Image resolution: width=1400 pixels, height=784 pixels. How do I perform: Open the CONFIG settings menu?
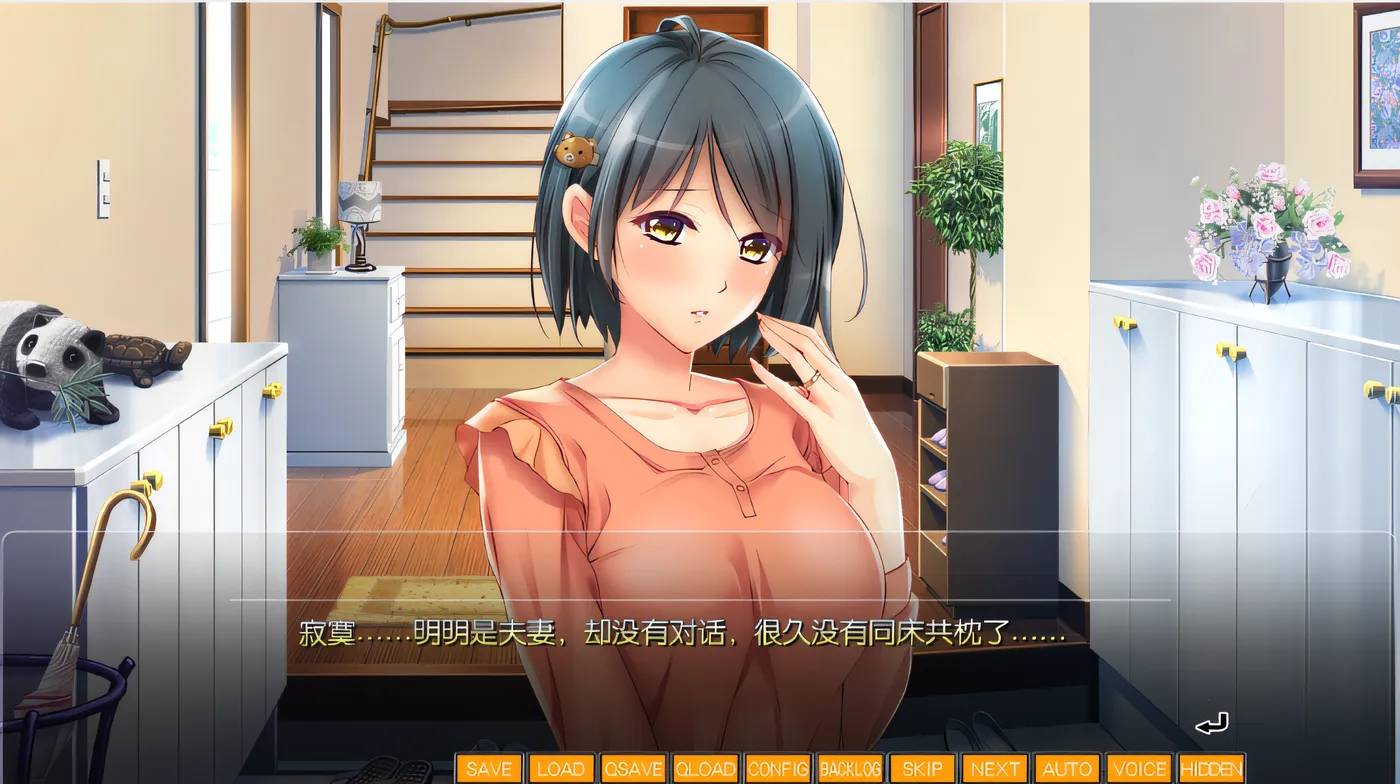point(777,768)
